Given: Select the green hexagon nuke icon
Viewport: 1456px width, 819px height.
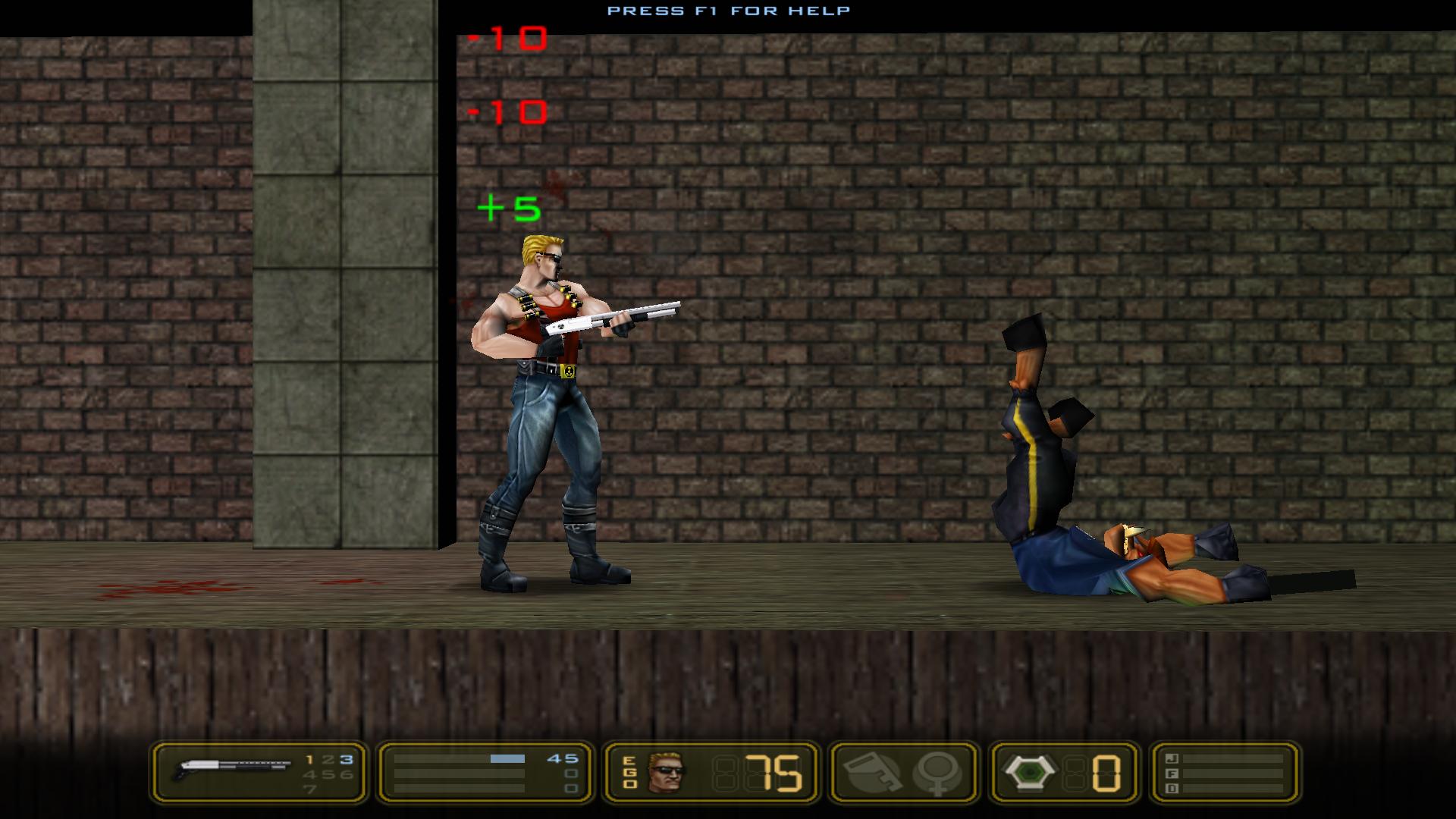Looking at the screenshot, I should click(x=1028, y=773).
